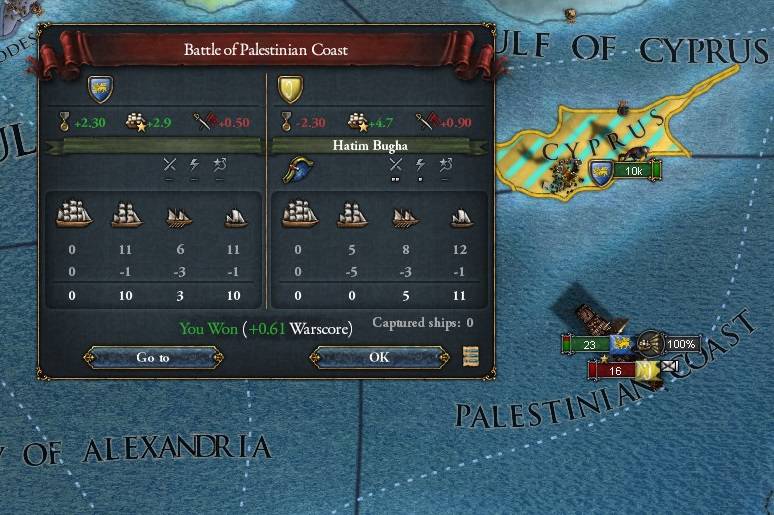Click the blue lion shield in battle panel
Screen dimensions: 774x515
pos(99,89)
